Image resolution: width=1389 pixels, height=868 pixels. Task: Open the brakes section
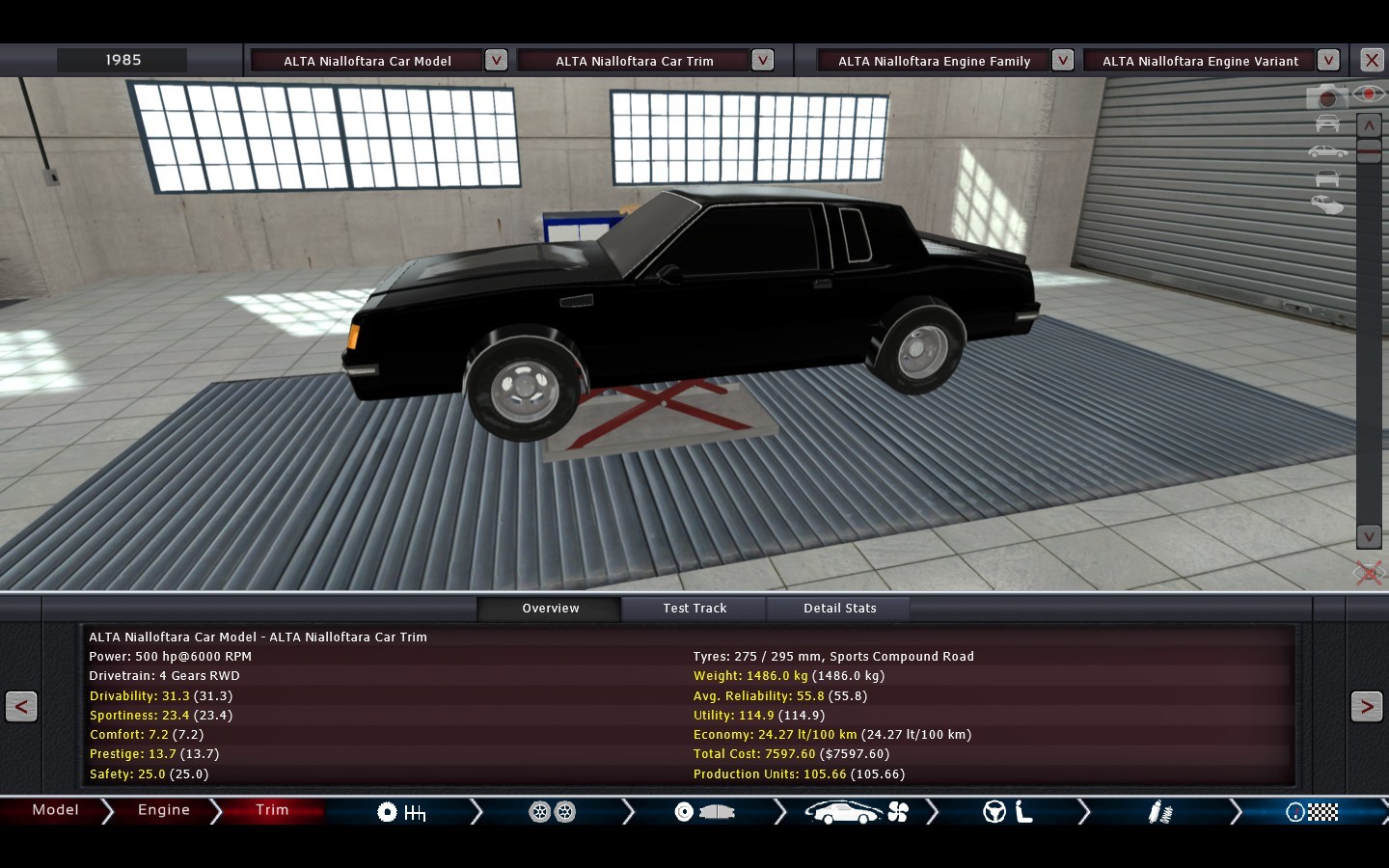(704, 812)
